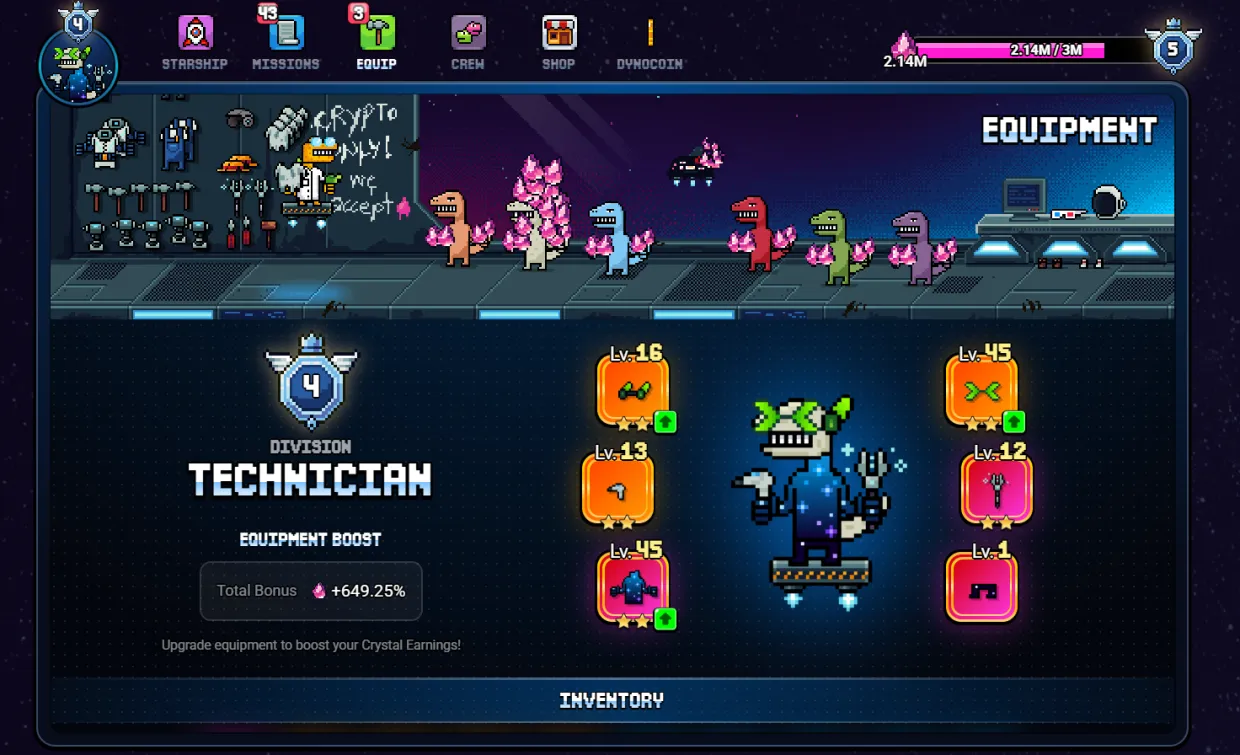Select the Lv. 12 wrench tool slot
1240x755 pixels.
[996, 489]
